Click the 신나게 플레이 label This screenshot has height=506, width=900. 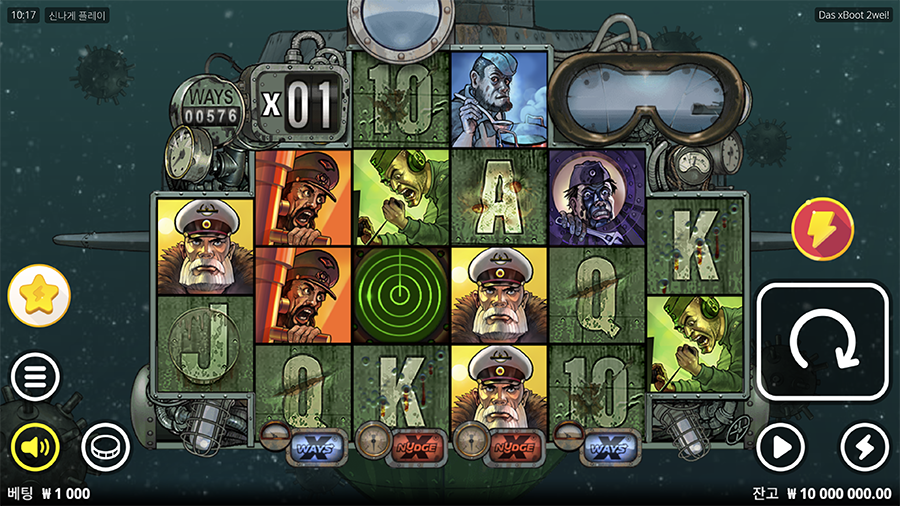pos(78,16)
